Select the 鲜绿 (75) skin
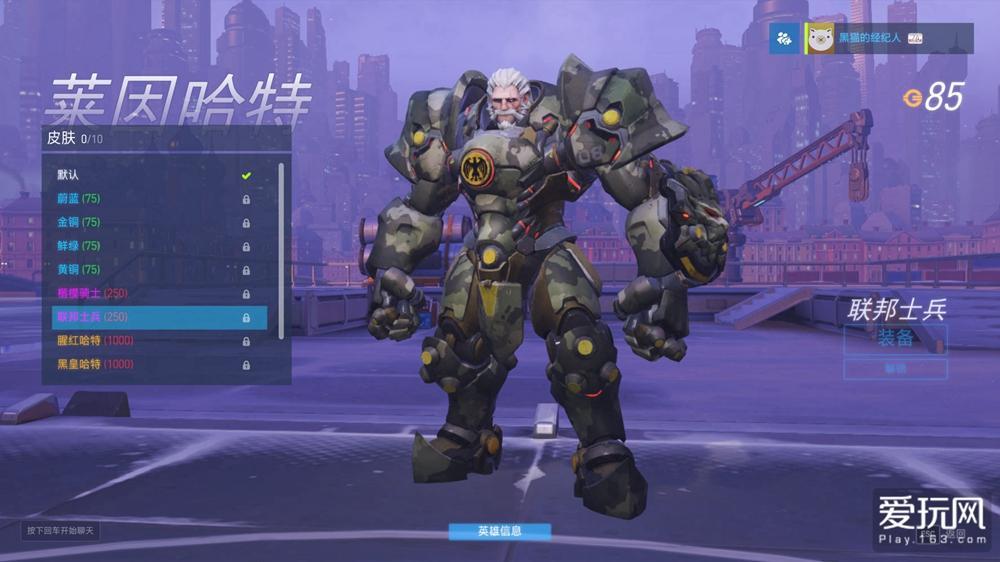The image size is (1000, 562). 155,245
